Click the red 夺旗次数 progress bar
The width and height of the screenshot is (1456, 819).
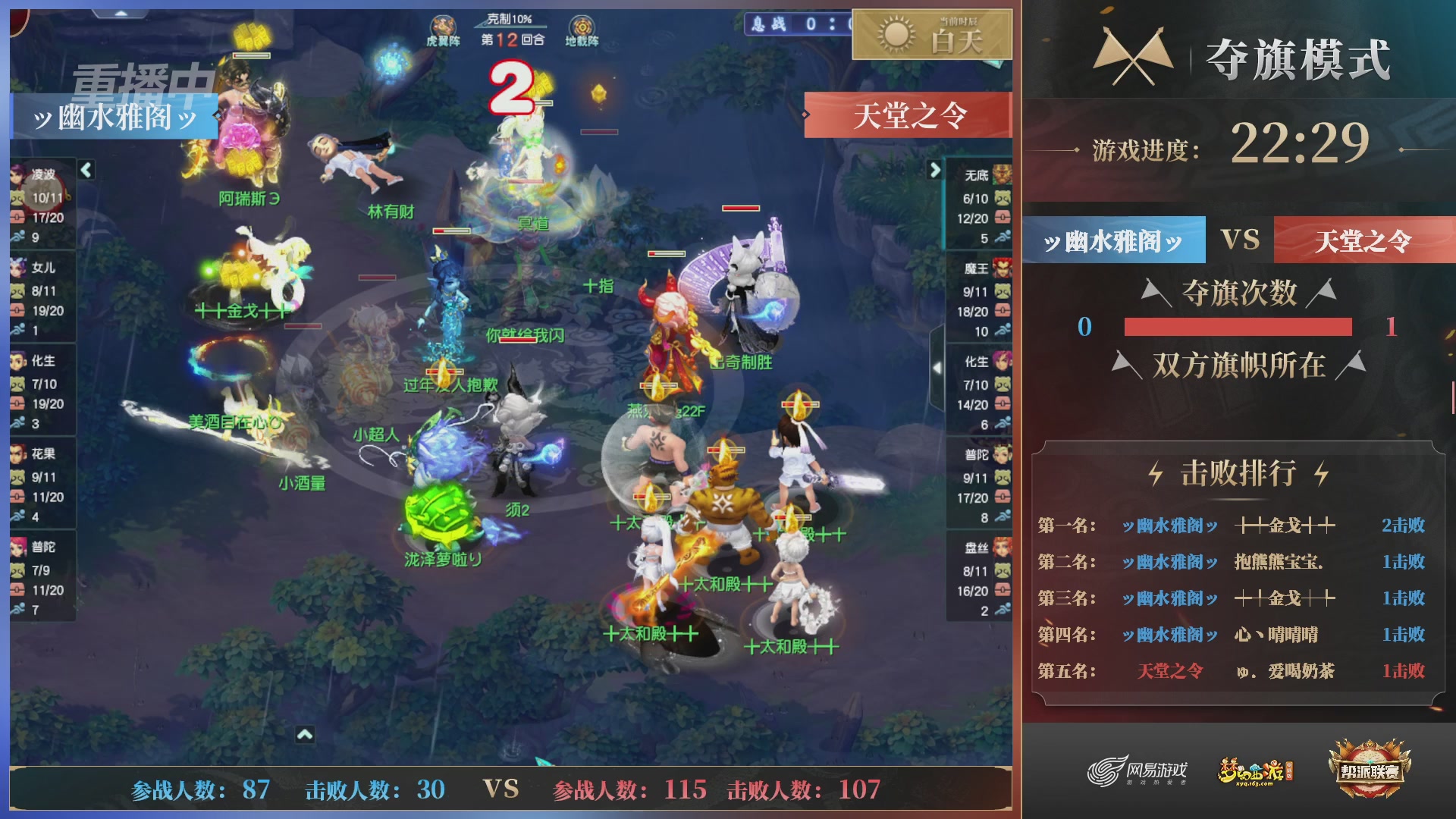click(x=1238, y=328)
